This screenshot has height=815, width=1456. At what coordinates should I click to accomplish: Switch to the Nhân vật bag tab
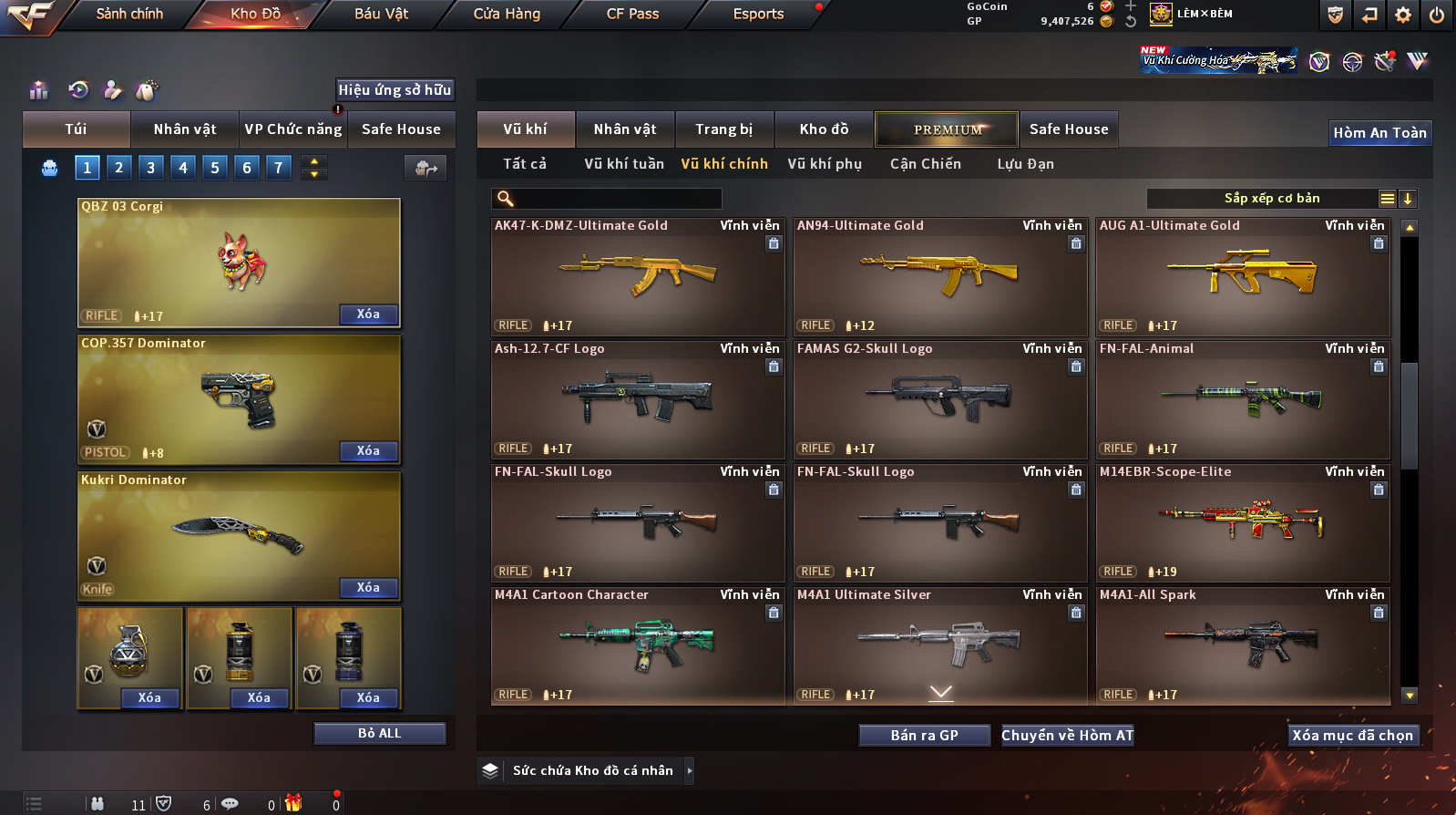pos(185,129)
